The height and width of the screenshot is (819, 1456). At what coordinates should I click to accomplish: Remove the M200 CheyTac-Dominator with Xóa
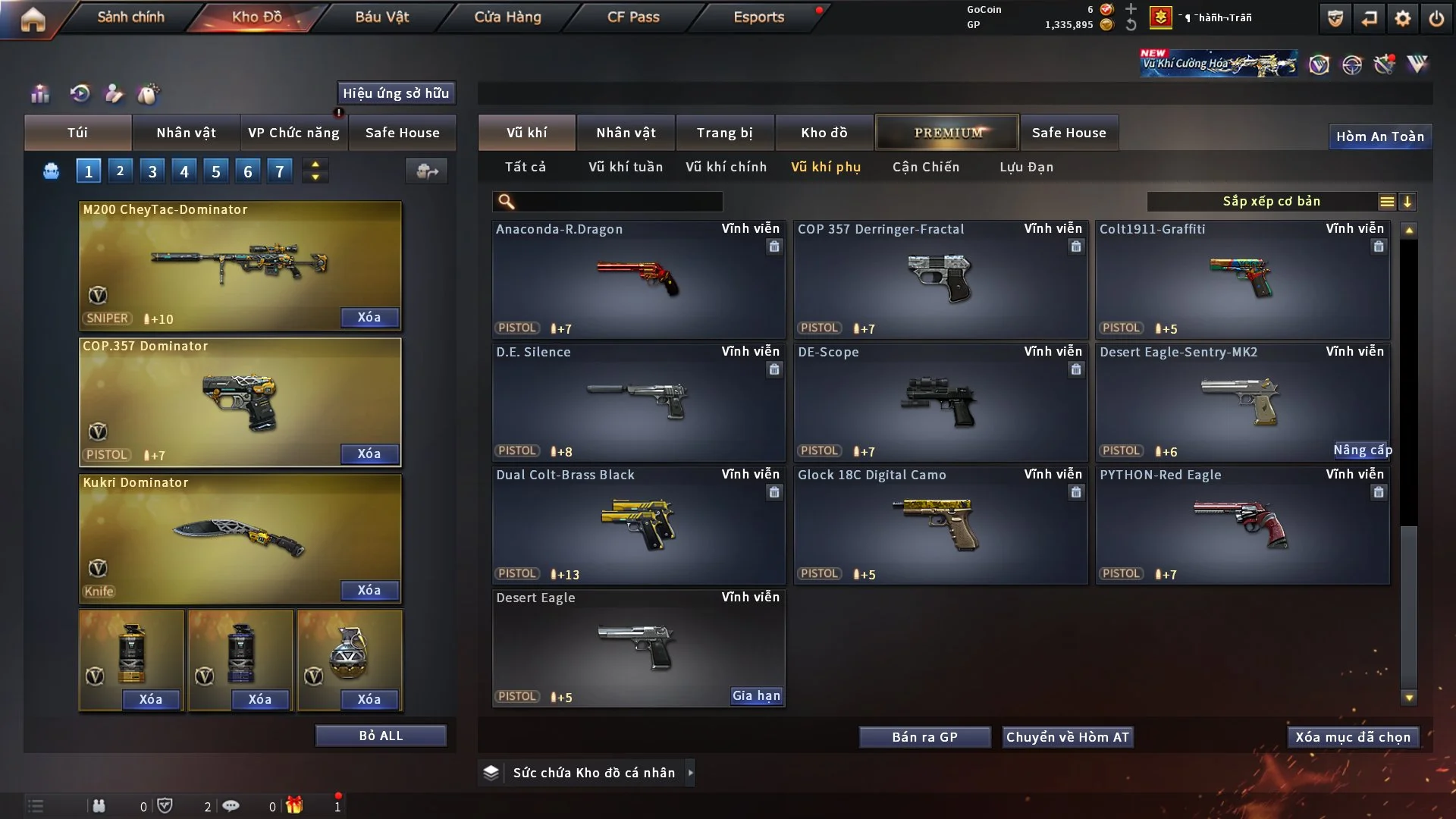click(x=369, y=318)
